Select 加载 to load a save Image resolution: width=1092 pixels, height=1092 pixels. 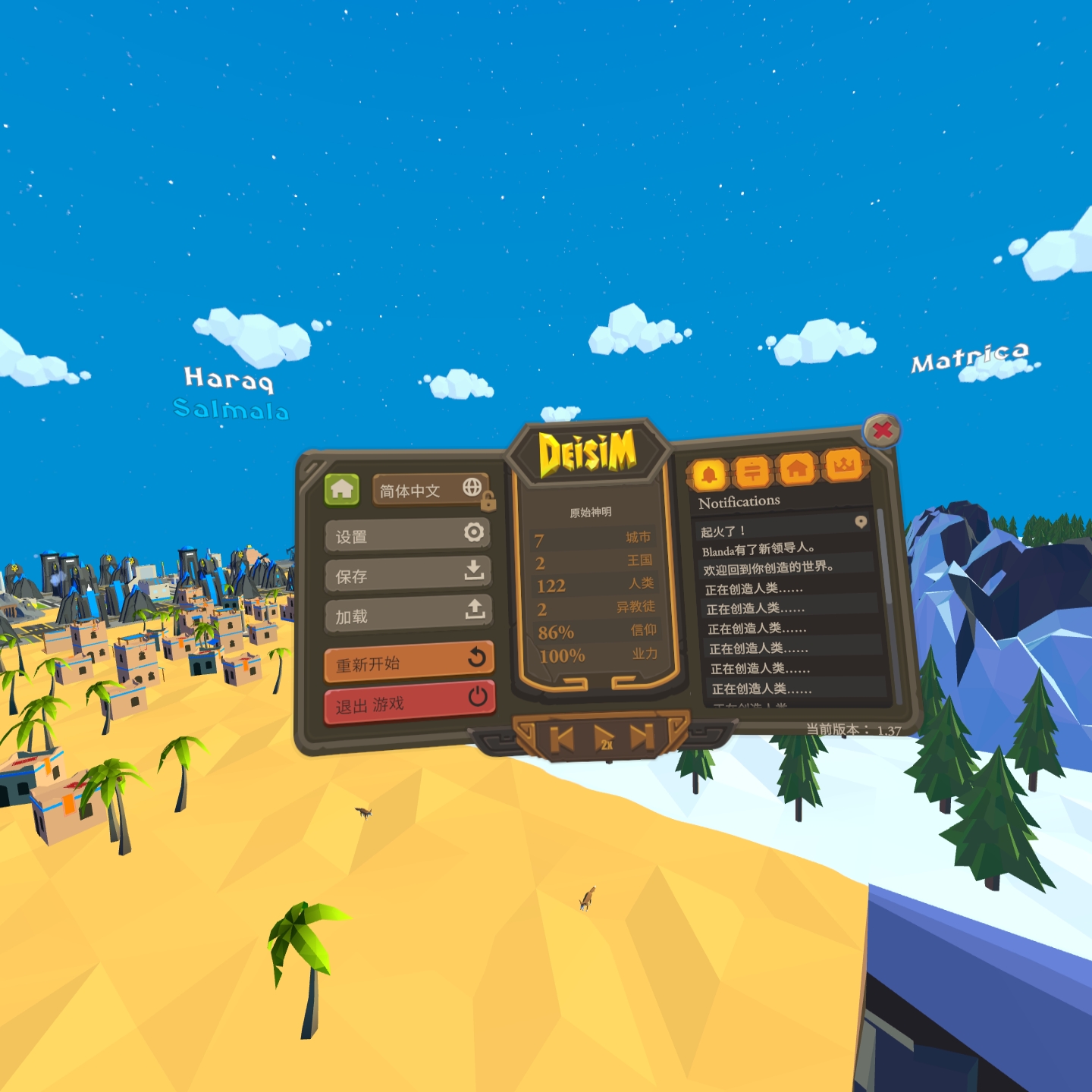408,613
